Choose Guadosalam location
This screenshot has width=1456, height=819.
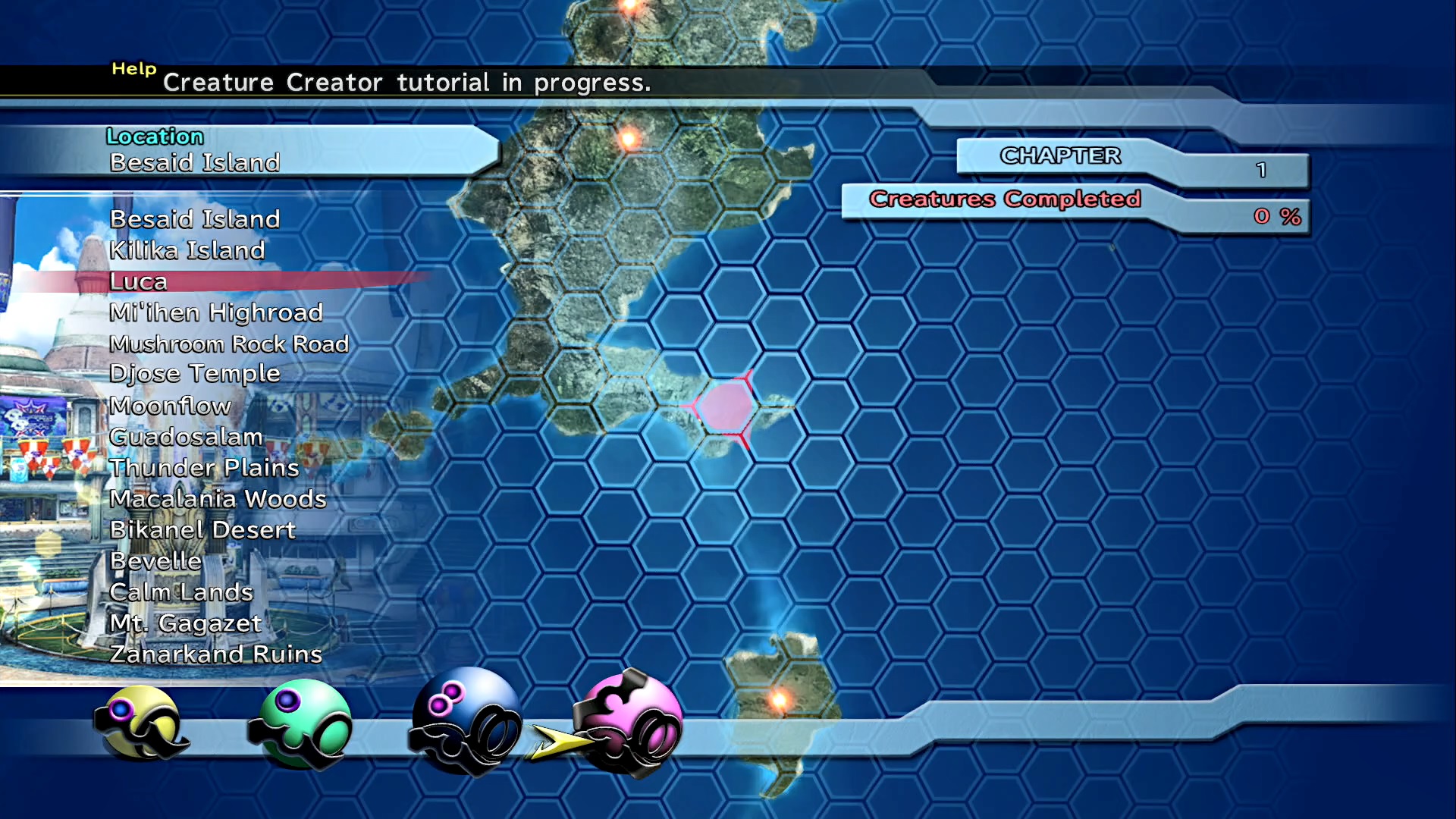[x=187, y=437]
